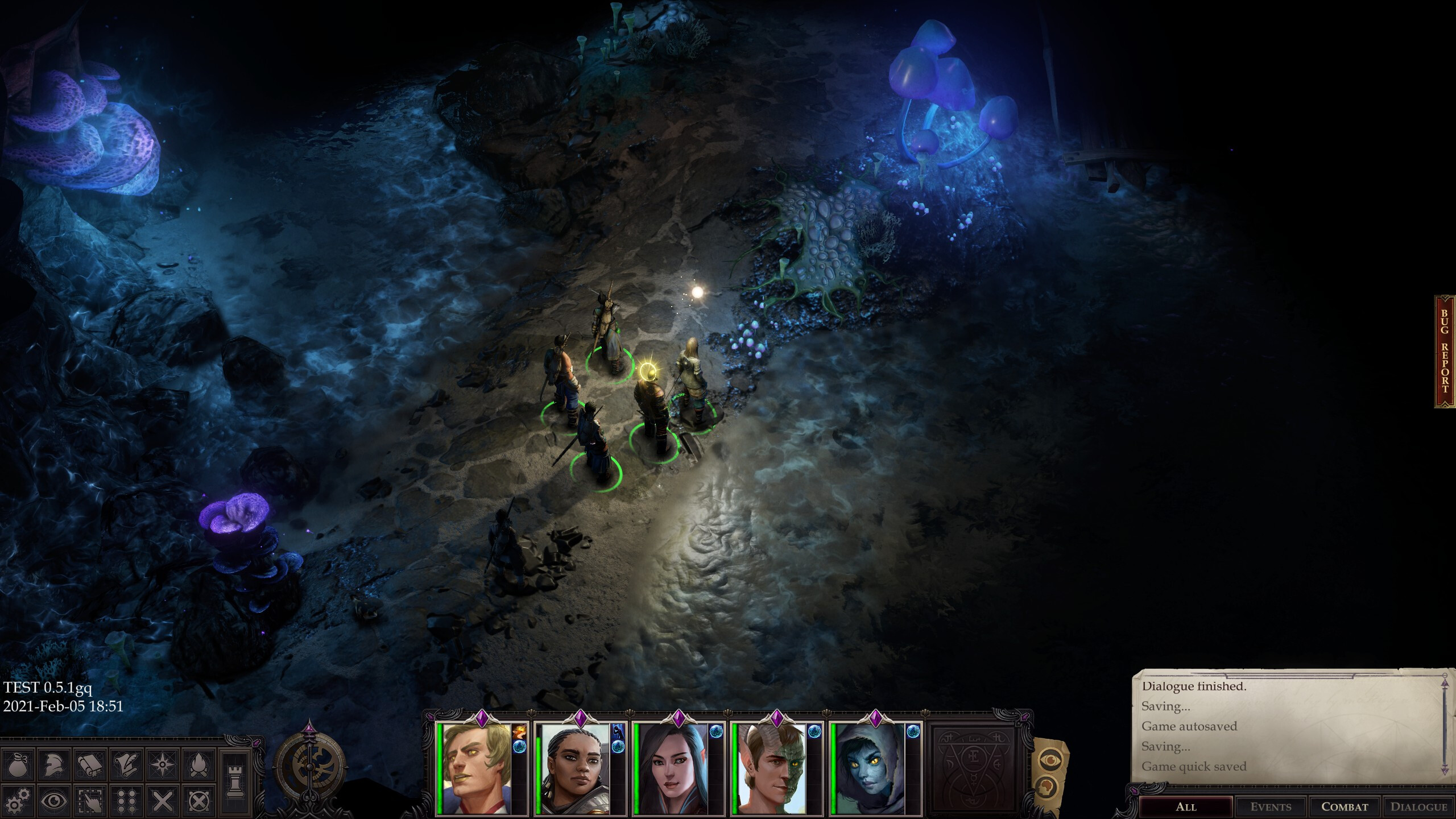The image size is (1456, 819).
Task: Open the inventory with the bag icon
Action: (17, 766)
